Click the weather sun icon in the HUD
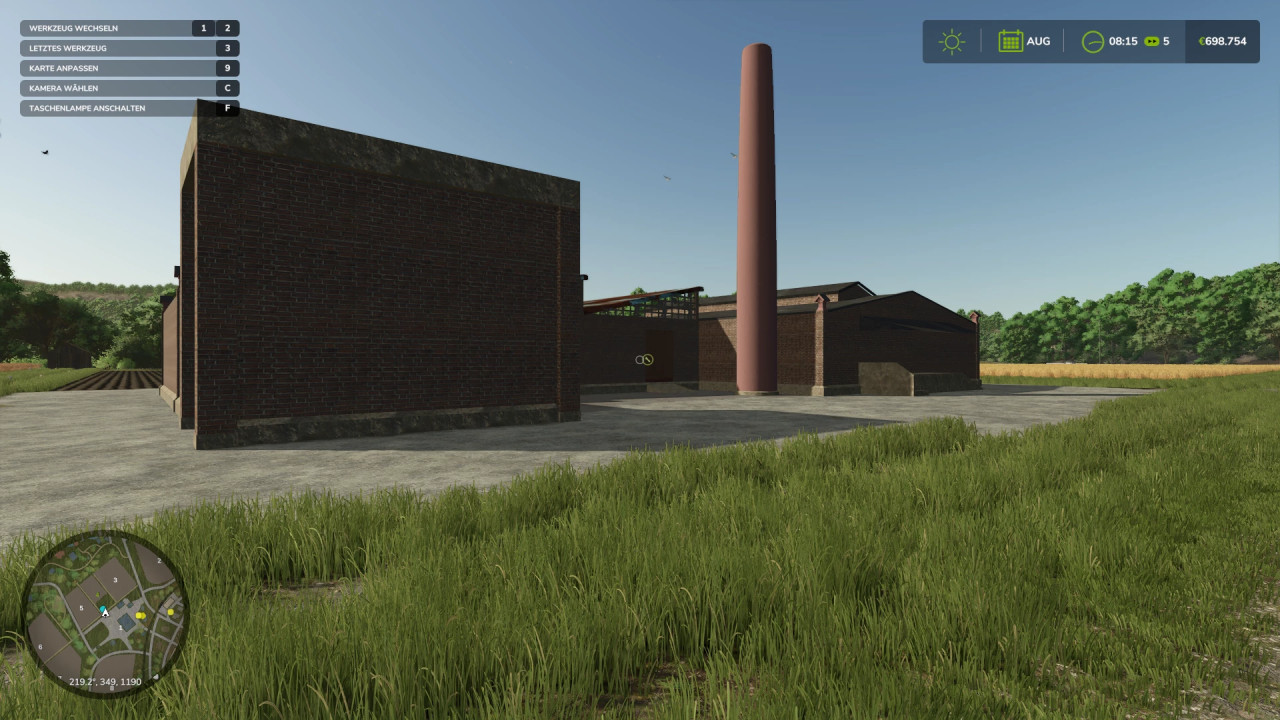Image resolution: width=1280 pixels, height=720 pixels. click(x=951, y=41)
